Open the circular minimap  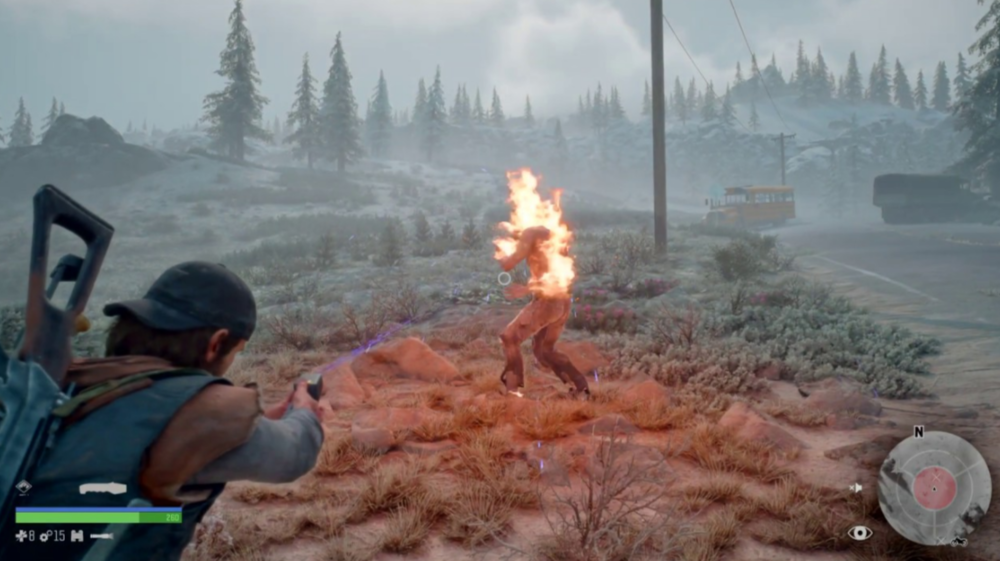pos(934,487)
